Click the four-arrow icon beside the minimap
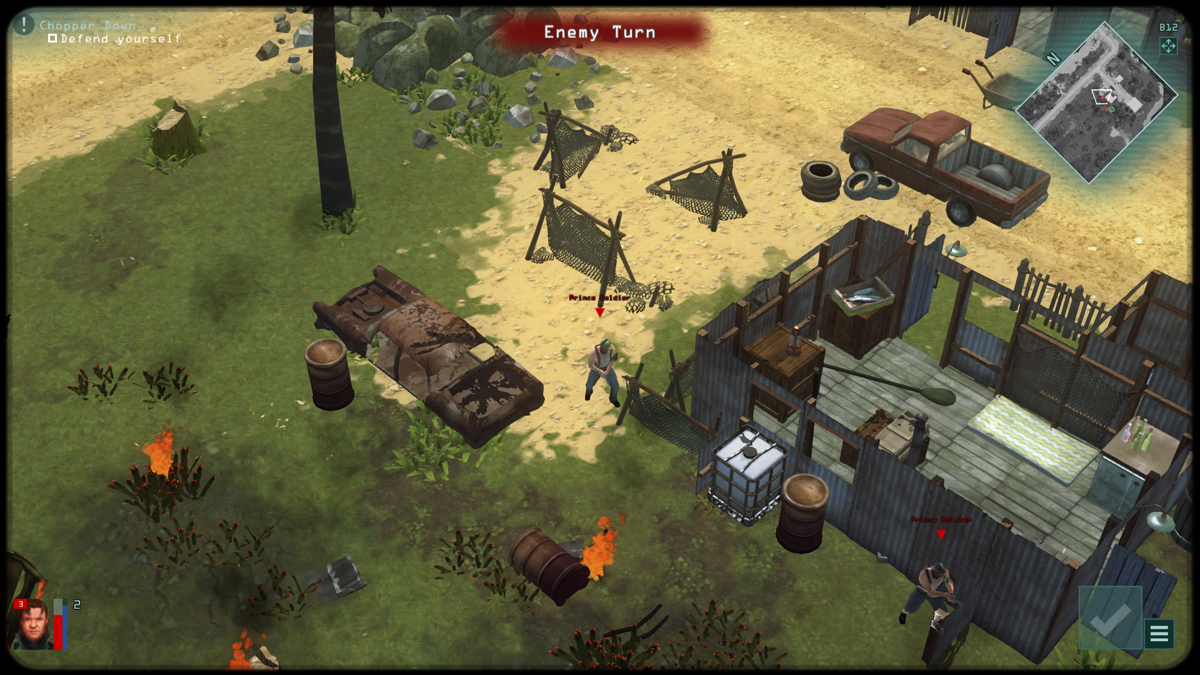Screen dimensions: 1200x675 (x=1168, y=45)
